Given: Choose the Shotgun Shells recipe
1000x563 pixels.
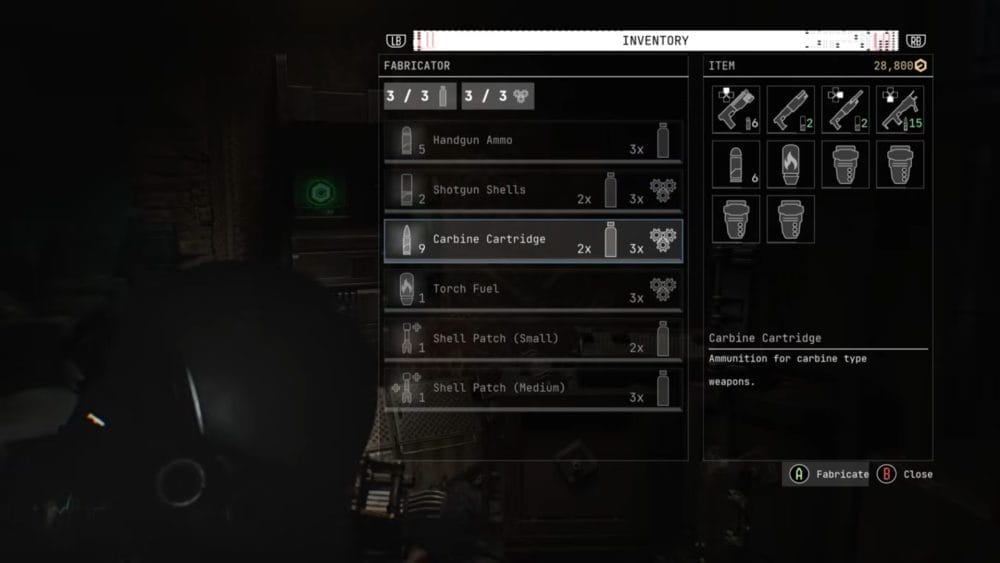Looking at the screenshot, I should point(533,190).
